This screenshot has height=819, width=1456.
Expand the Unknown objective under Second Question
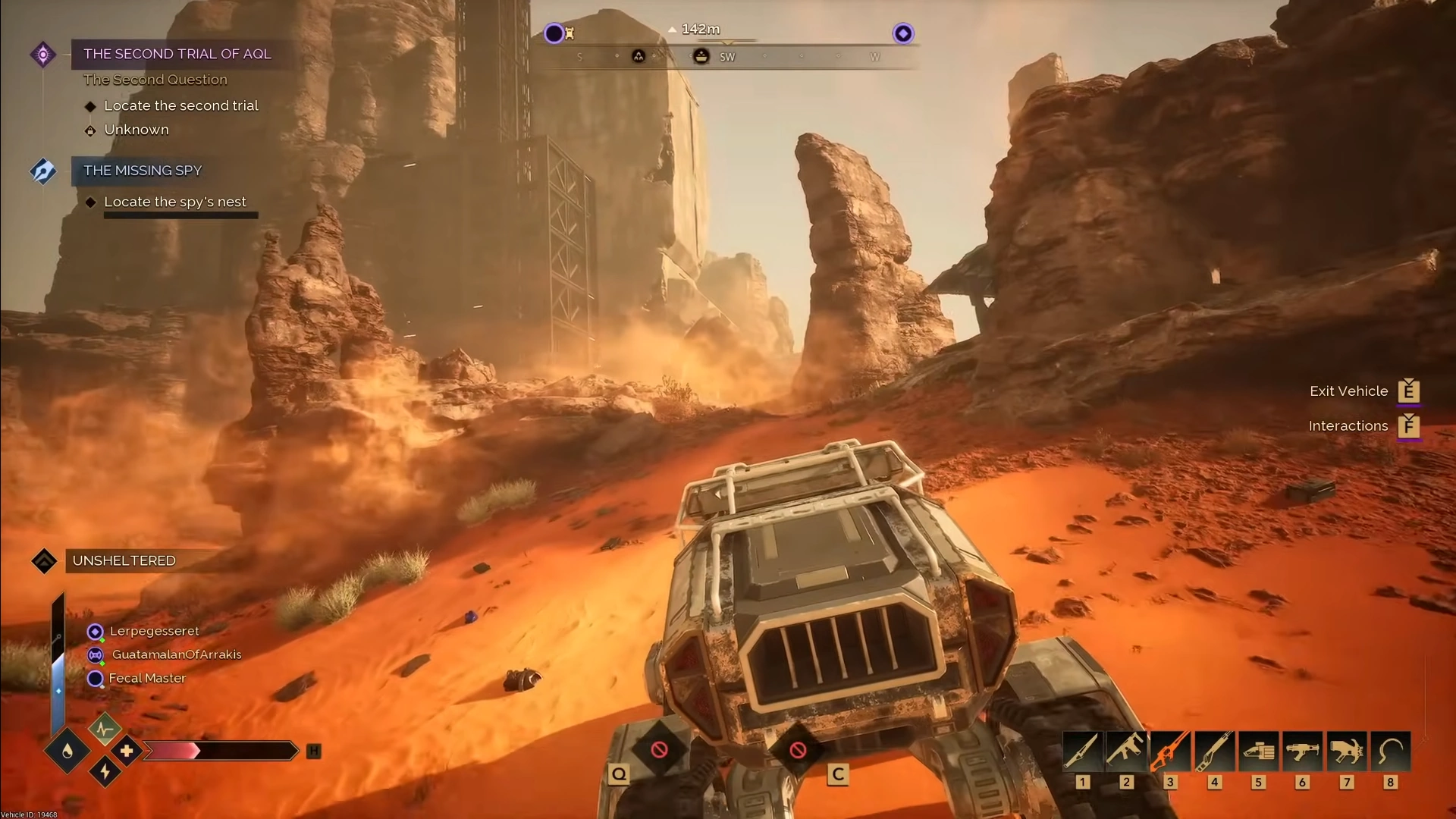click(136, 130)
